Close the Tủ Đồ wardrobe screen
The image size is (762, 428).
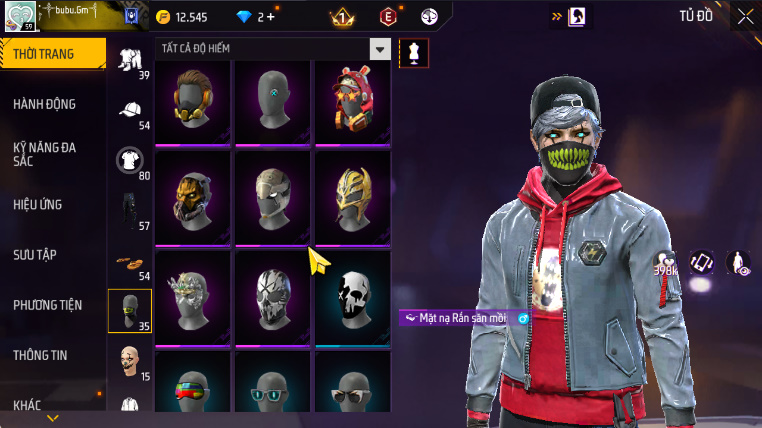(x=745, y=16)
